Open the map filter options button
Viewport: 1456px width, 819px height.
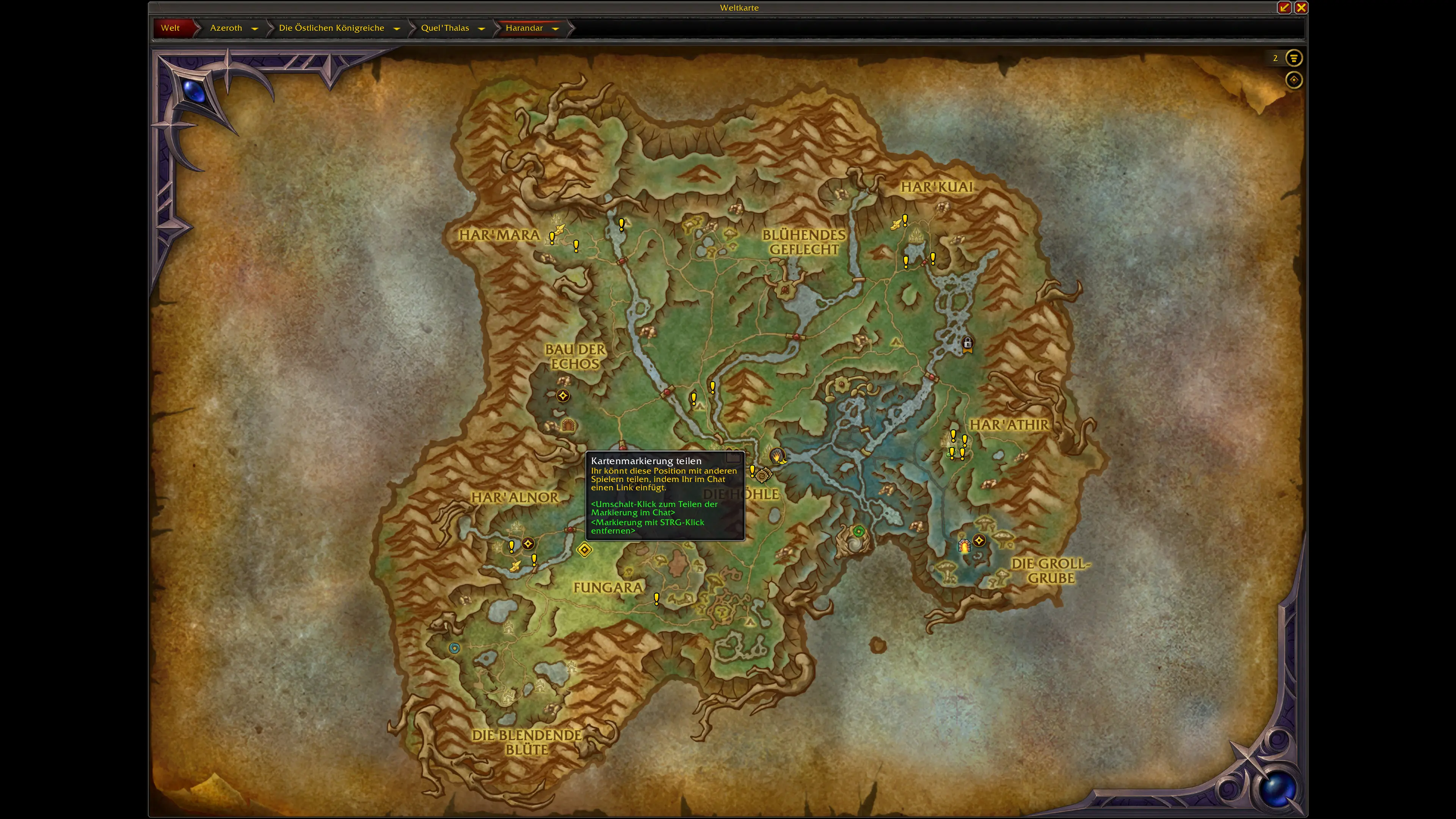(x=1293, y=58)
